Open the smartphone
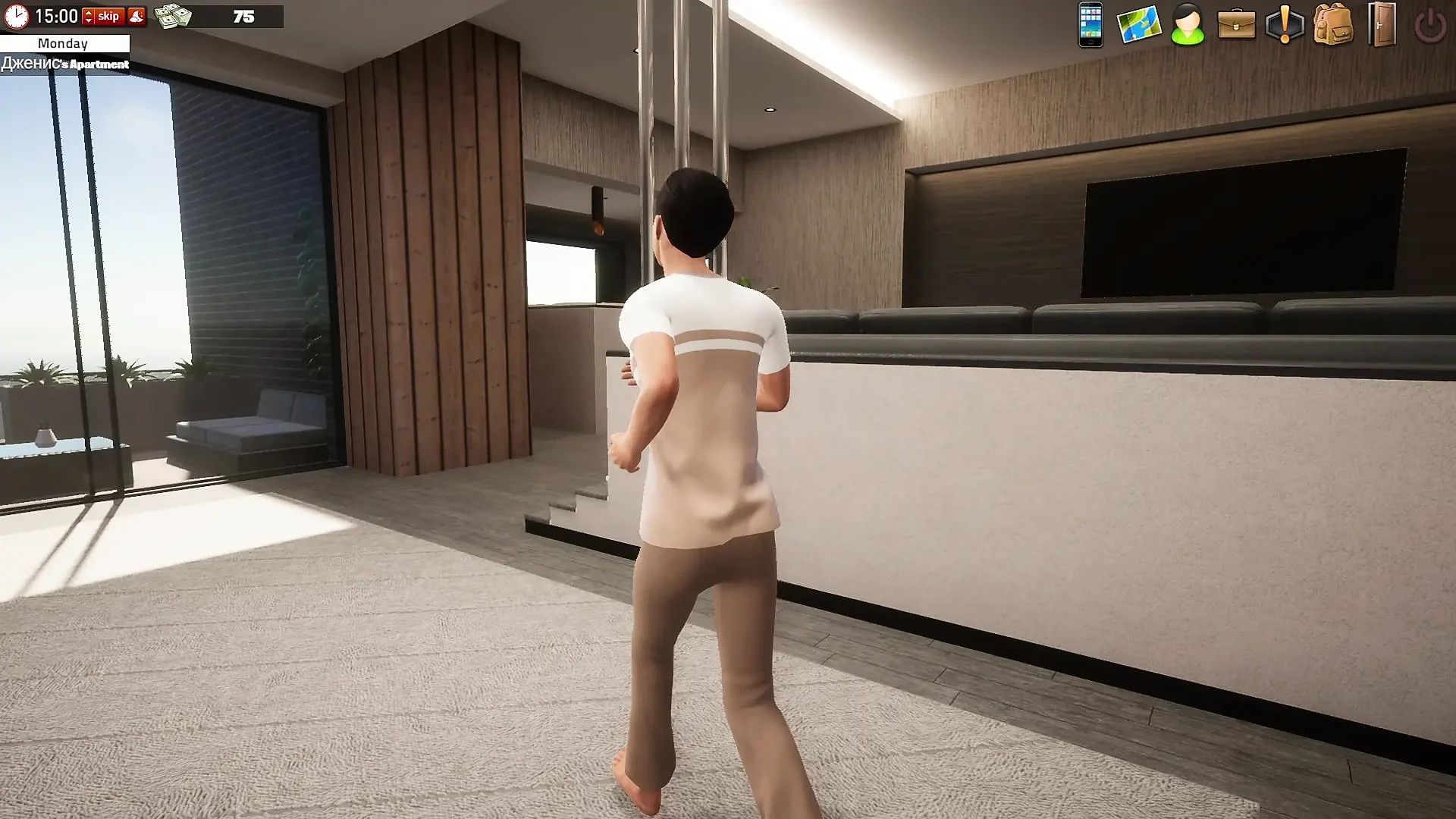 click(1090, 24)
